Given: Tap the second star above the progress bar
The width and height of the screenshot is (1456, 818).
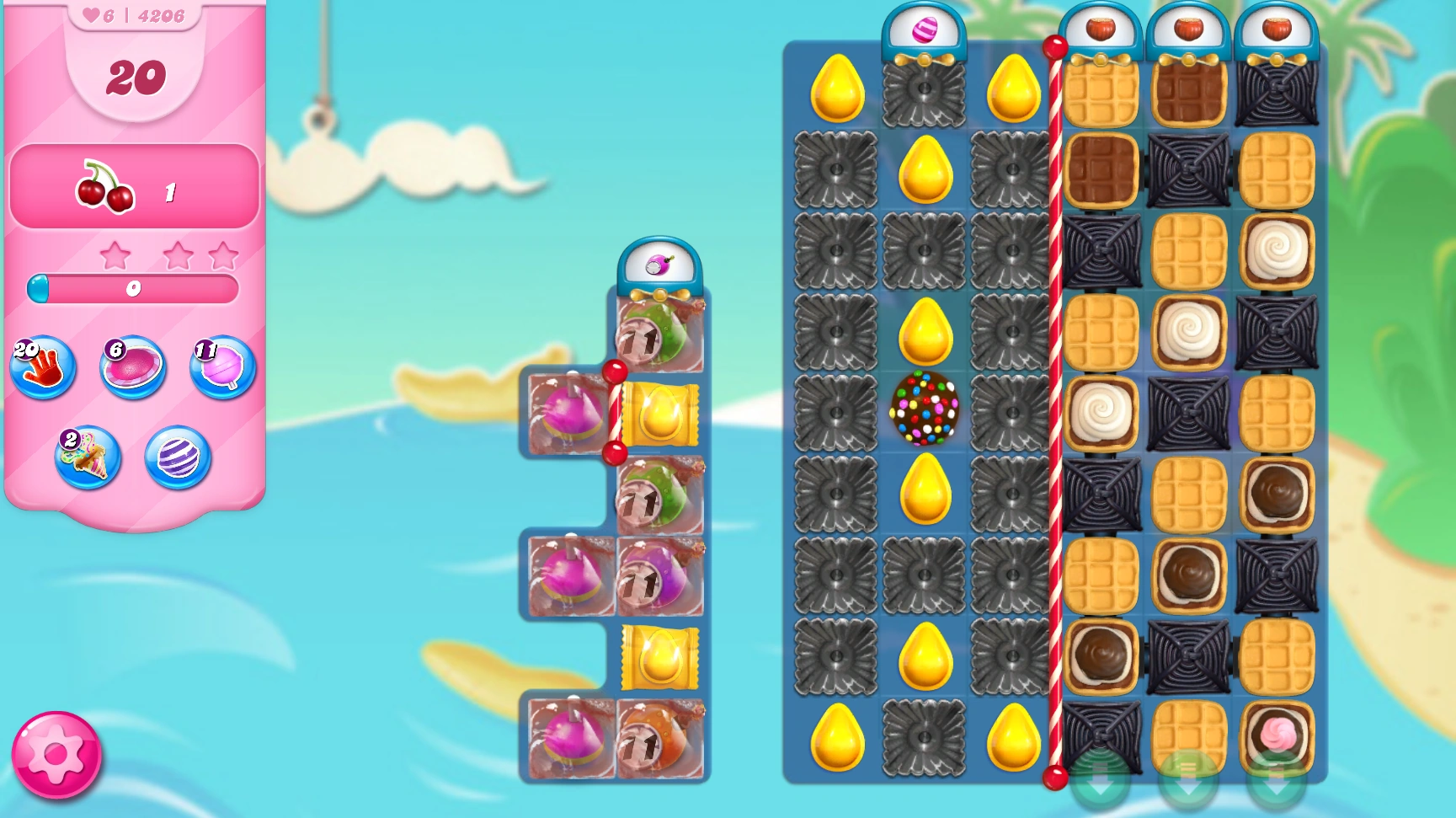Looking at the screenshot, I should click(178, 255).
